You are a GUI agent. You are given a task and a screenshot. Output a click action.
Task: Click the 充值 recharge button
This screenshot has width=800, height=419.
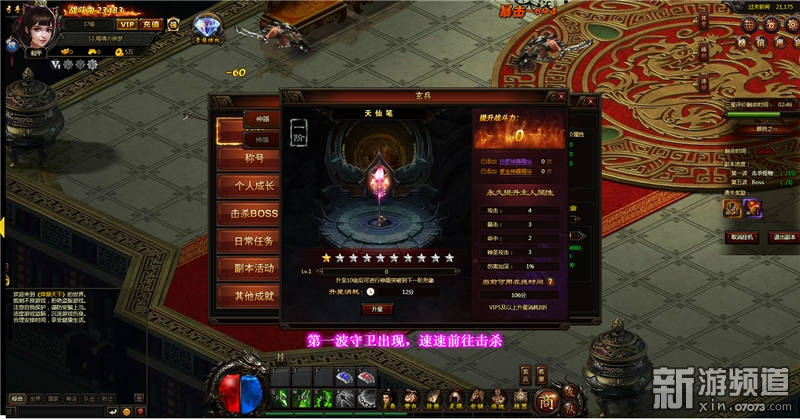152,23
